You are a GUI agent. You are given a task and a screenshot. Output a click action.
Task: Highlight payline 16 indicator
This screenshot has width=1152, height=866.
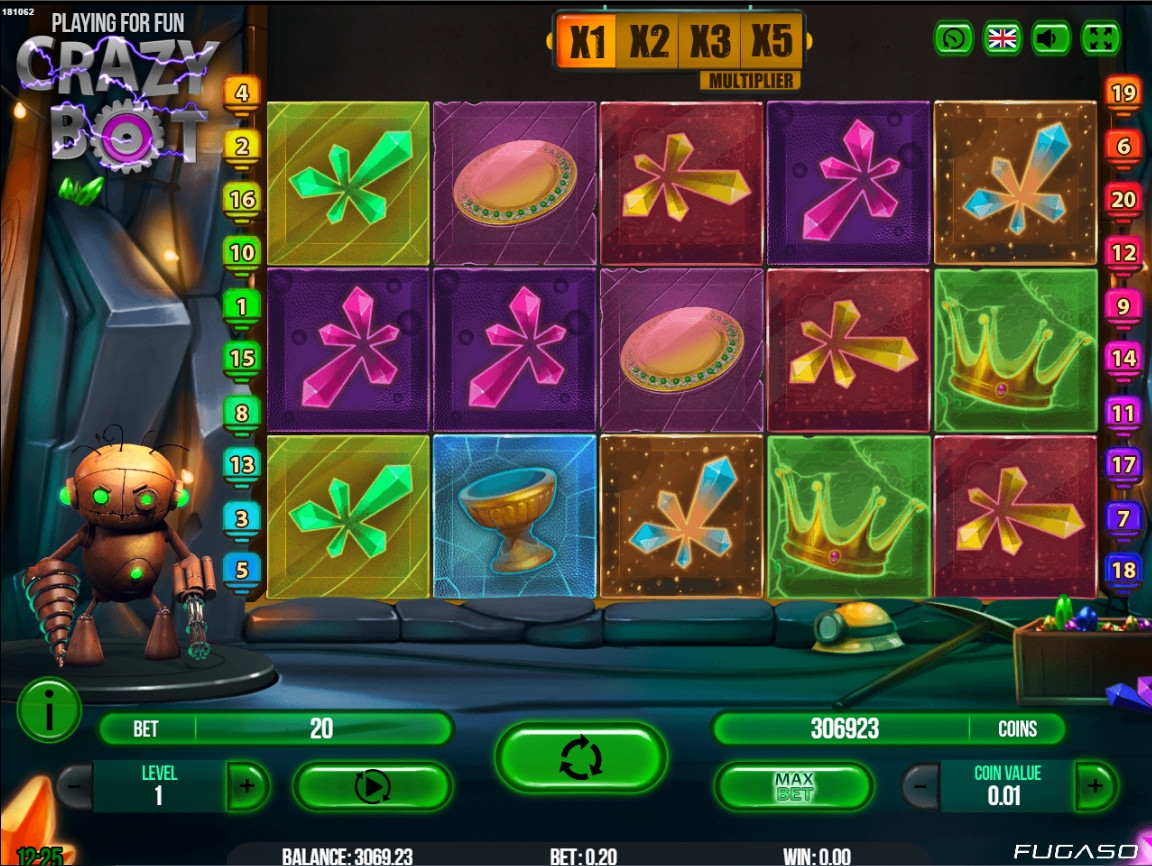click(x=241, y=200)
